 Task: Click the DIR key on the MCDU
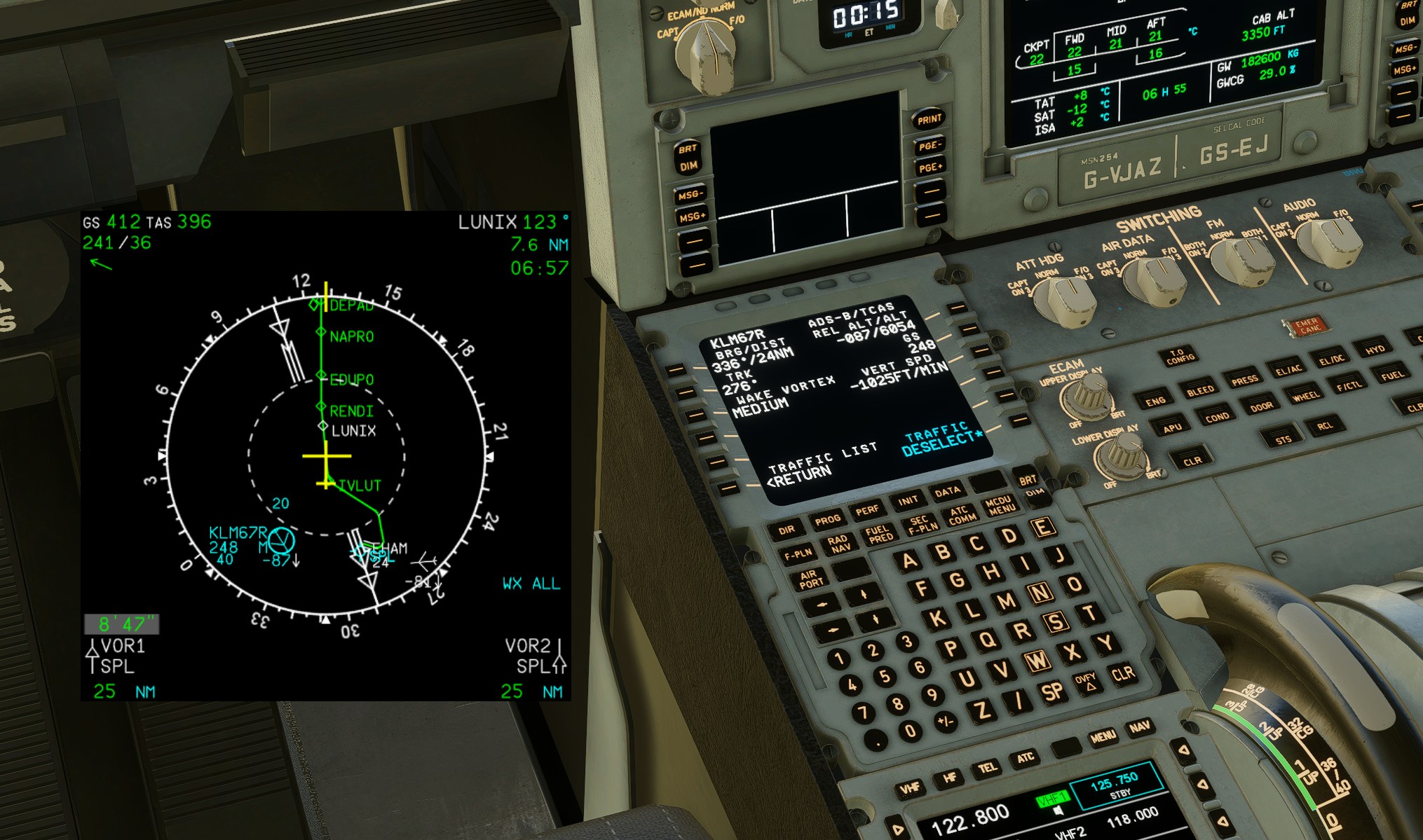point(787,530)
